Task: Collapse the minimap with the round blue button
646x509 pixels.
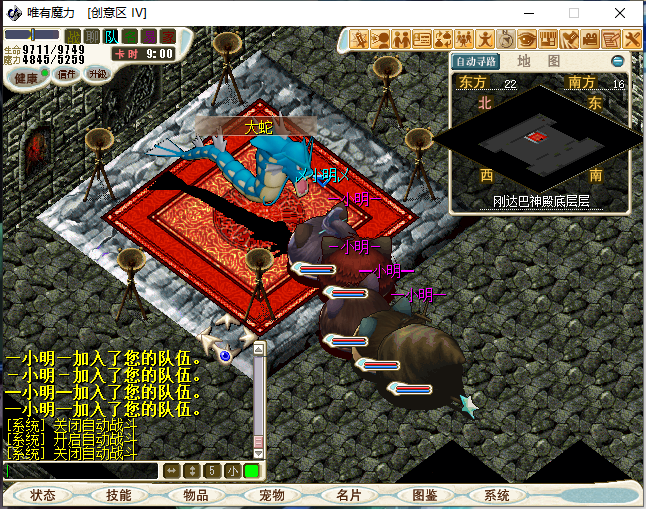Action: point(617,61)
